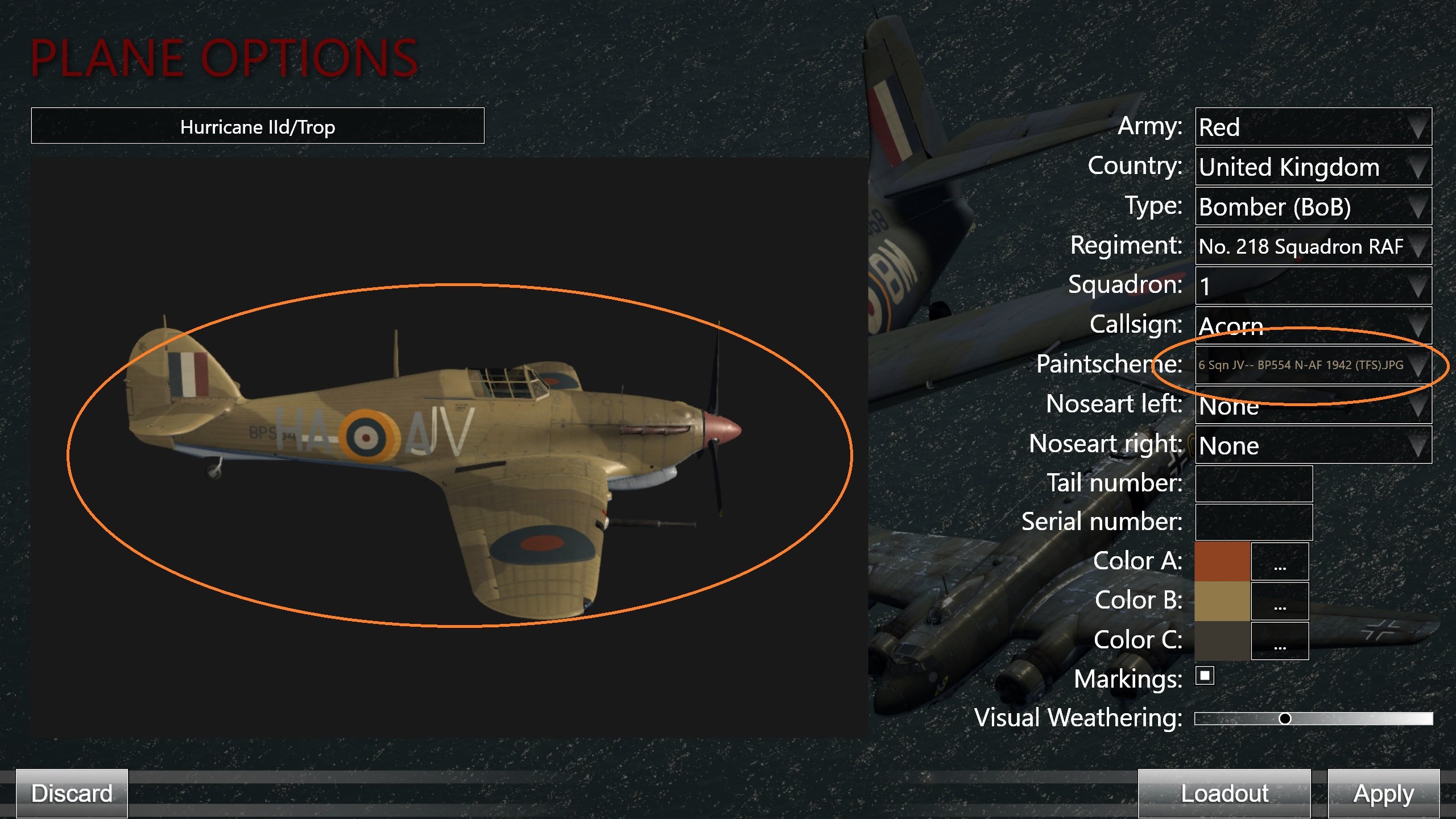Choose a different Regiment than No. 218 Squadron
The height and width of the screenshot is (819, 1456).
[x=1313, y=247]
